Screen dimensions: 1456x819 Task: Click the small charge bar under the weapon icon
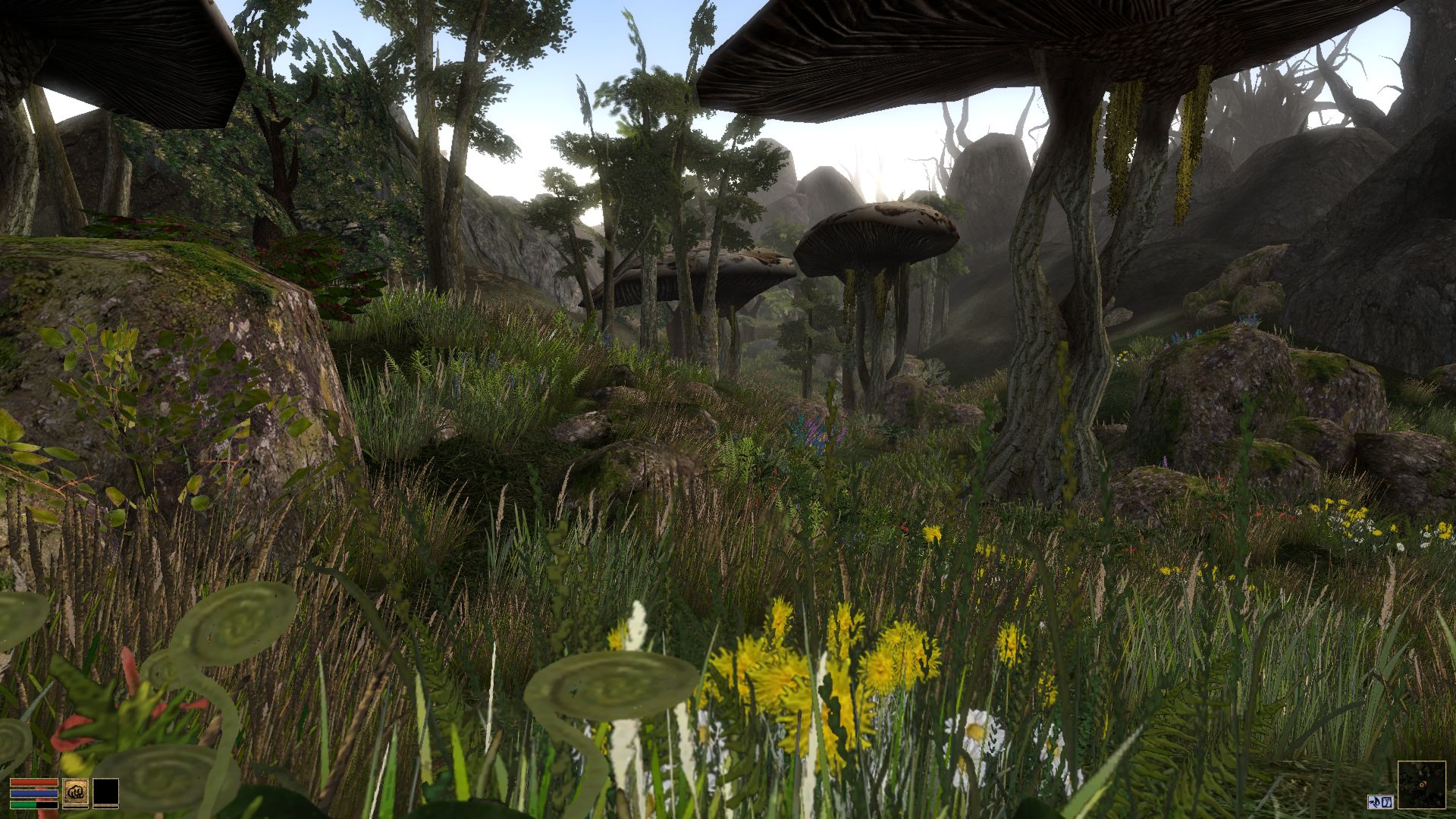coord(76,807)
